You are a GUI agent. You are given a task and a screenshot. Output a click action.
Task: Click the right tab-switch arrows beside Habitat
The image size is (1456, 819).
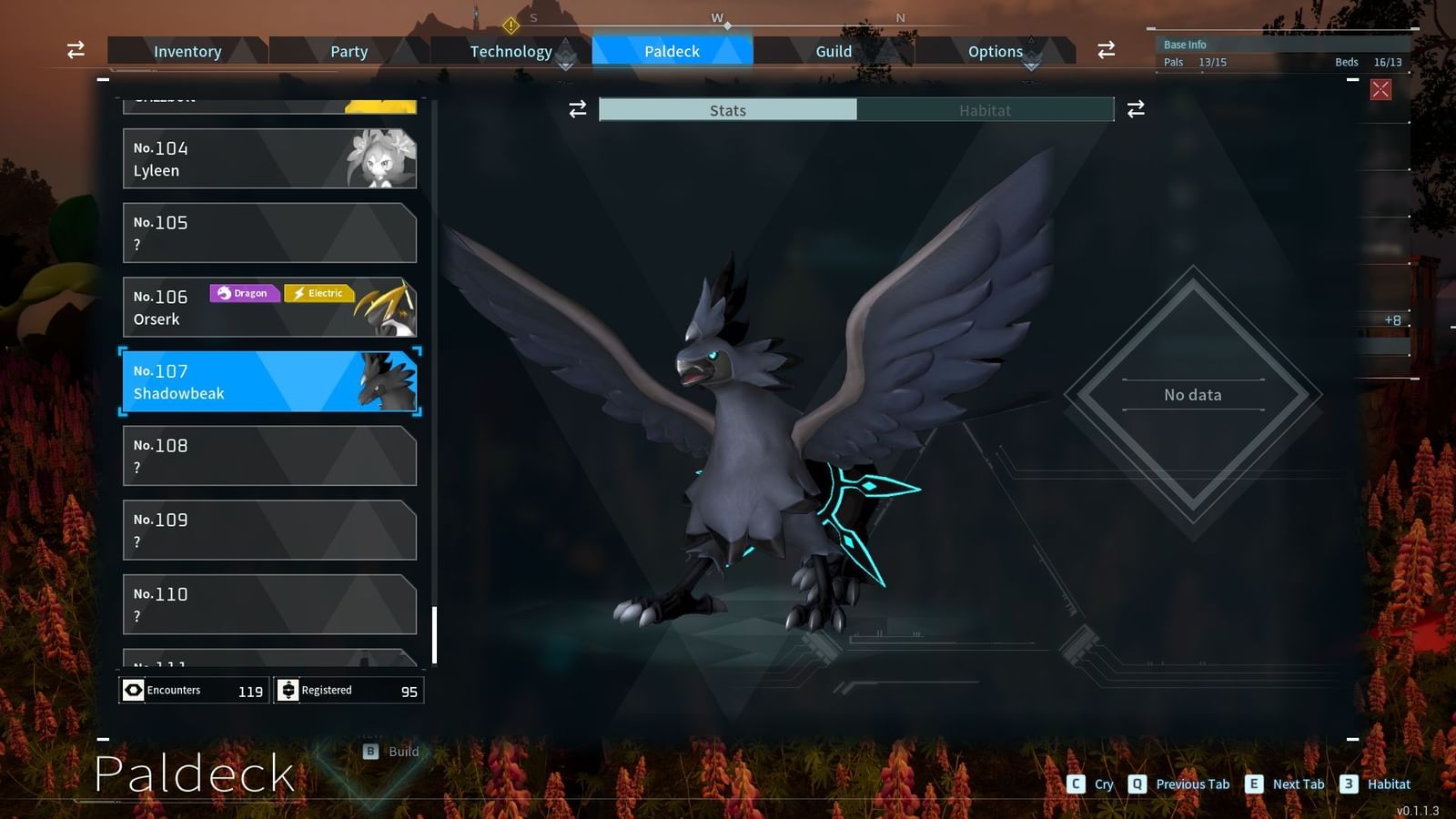click(1134, 109)
